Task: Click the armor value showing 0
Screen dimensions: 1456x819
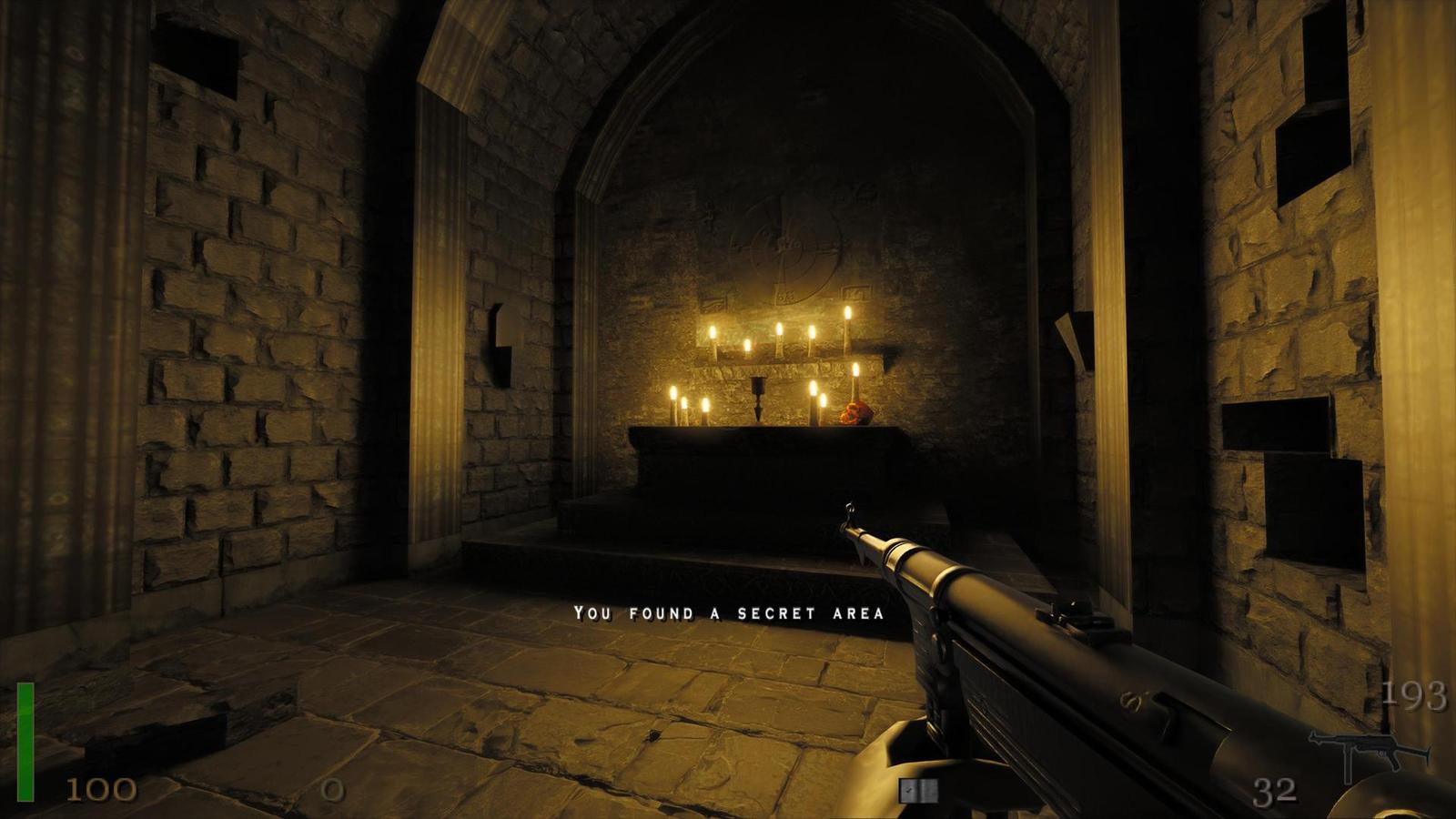Action: pos(332,791)
